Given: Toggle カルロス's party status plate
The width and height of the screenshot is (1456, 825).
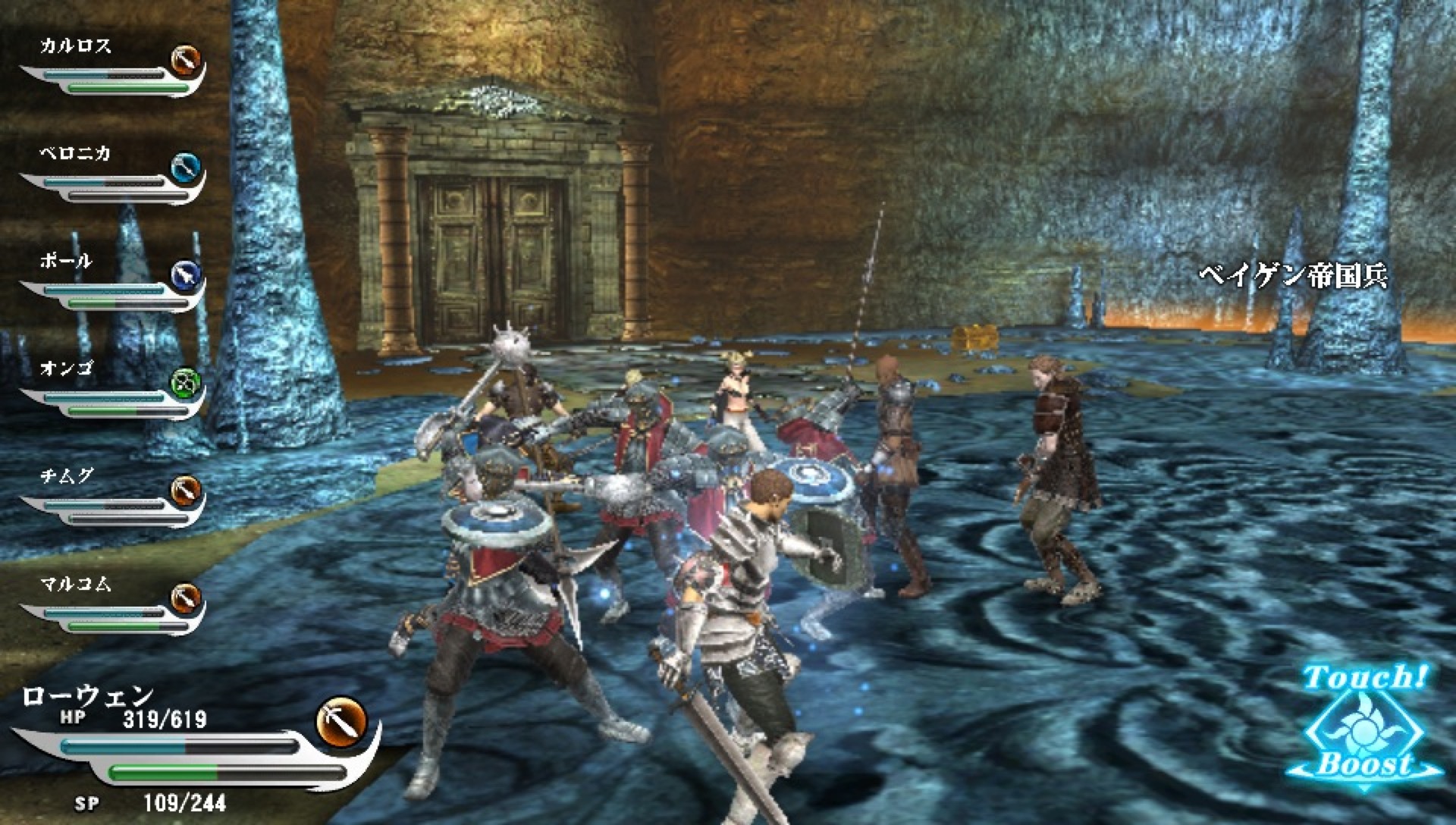Looking at the screenshot, I should pyautogui.click(x=106, y=76).
